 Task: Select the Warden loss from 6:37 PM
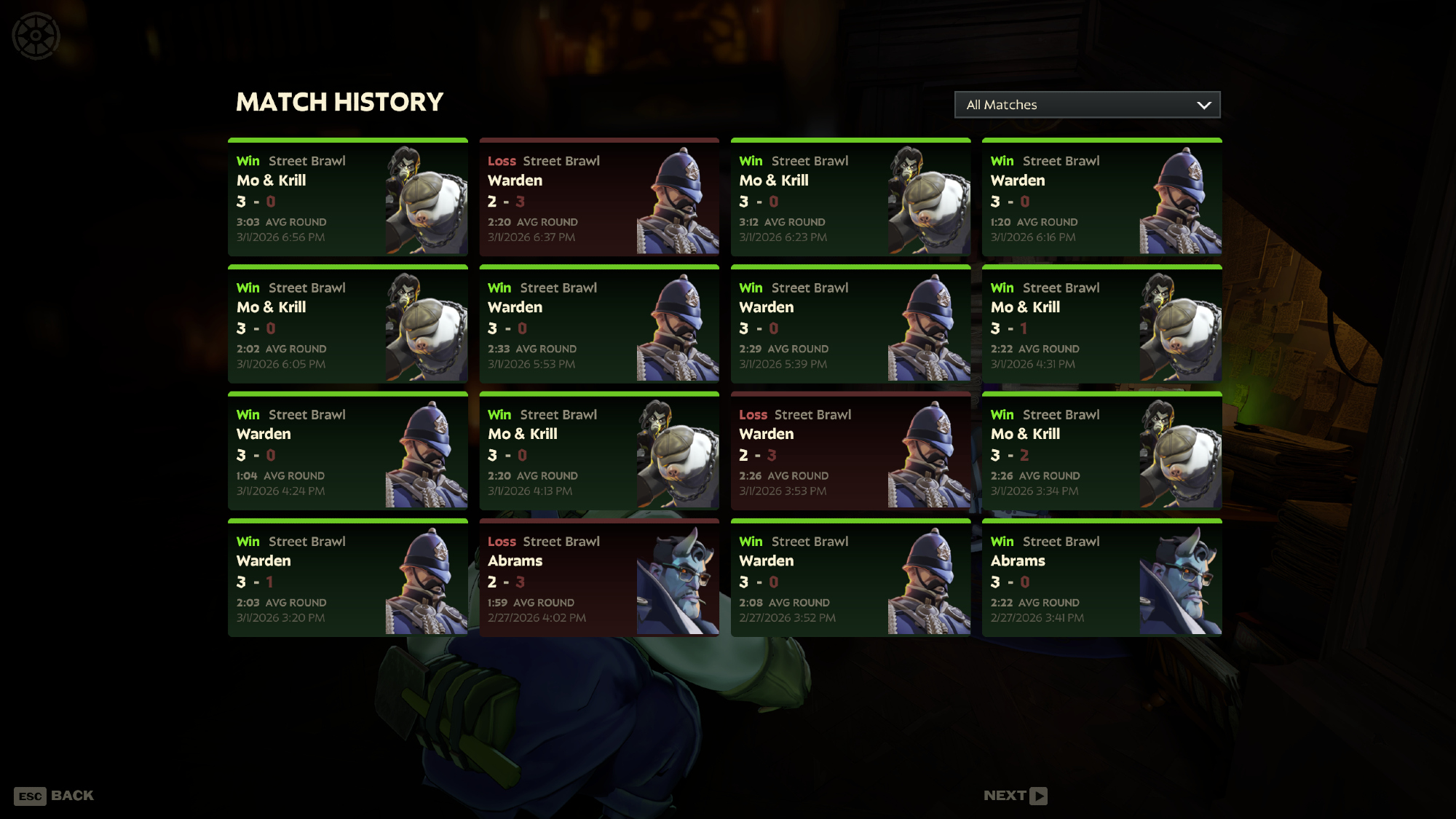coord(599,197)
